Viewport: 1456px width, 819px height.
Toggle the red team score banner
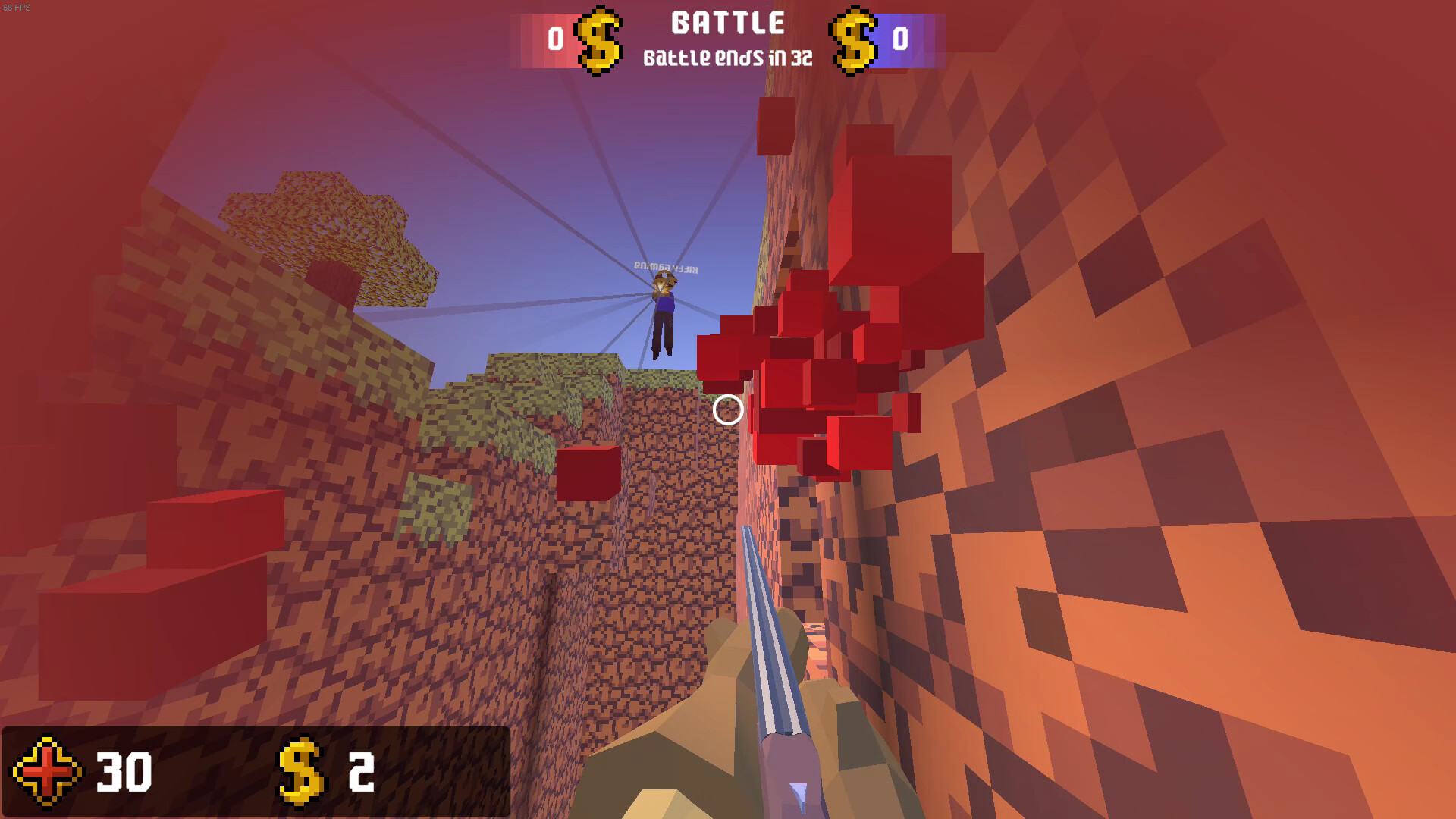(546, 38)
